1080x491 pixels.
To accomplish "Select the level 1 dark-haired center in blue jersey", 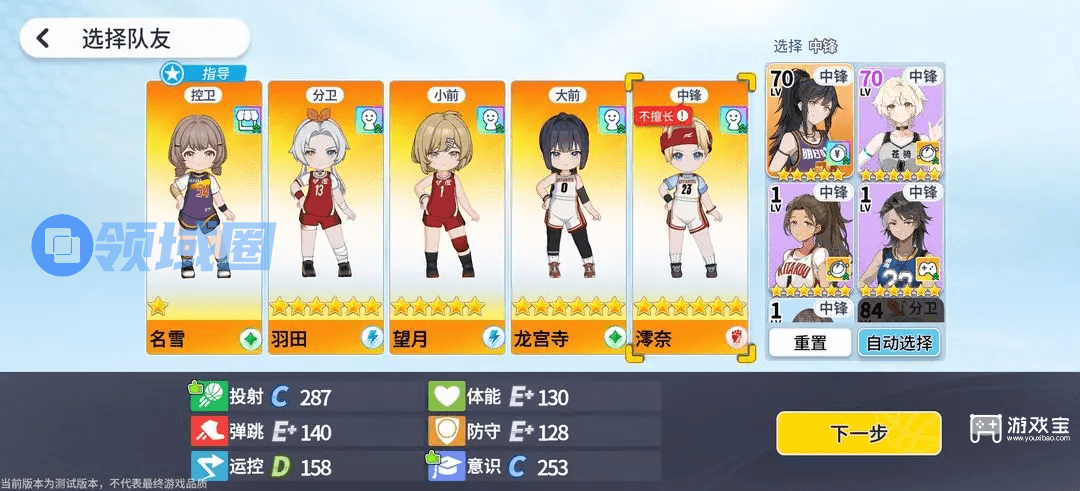I will [900, 238].
